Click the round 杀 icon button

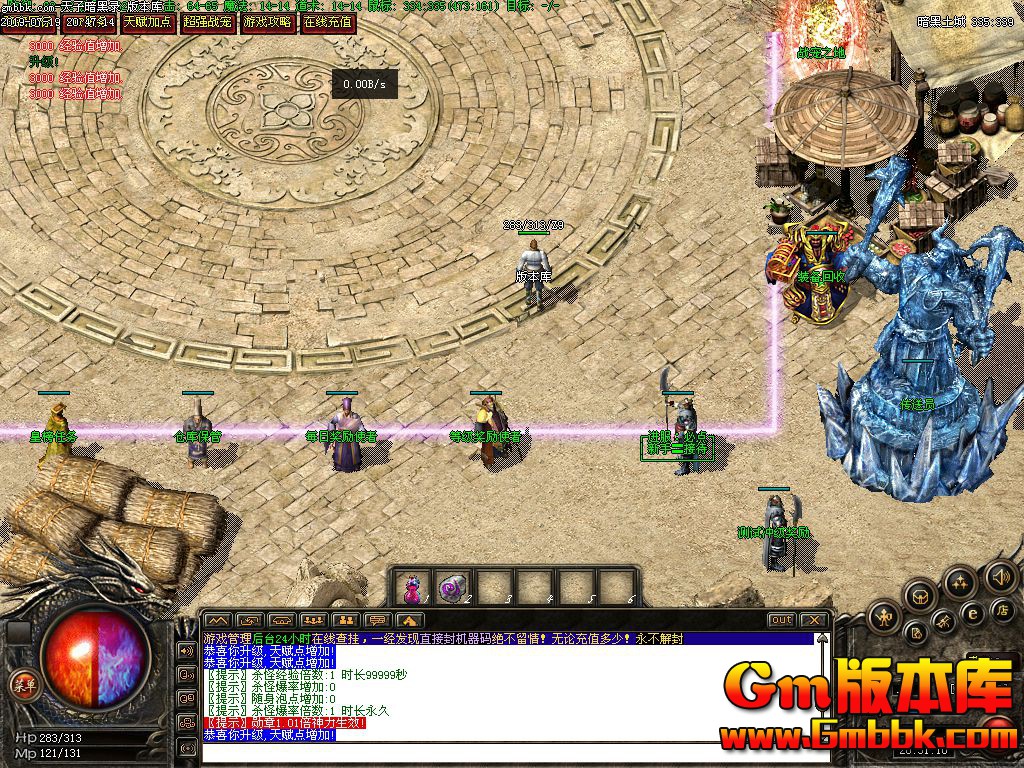coord(944,623)
